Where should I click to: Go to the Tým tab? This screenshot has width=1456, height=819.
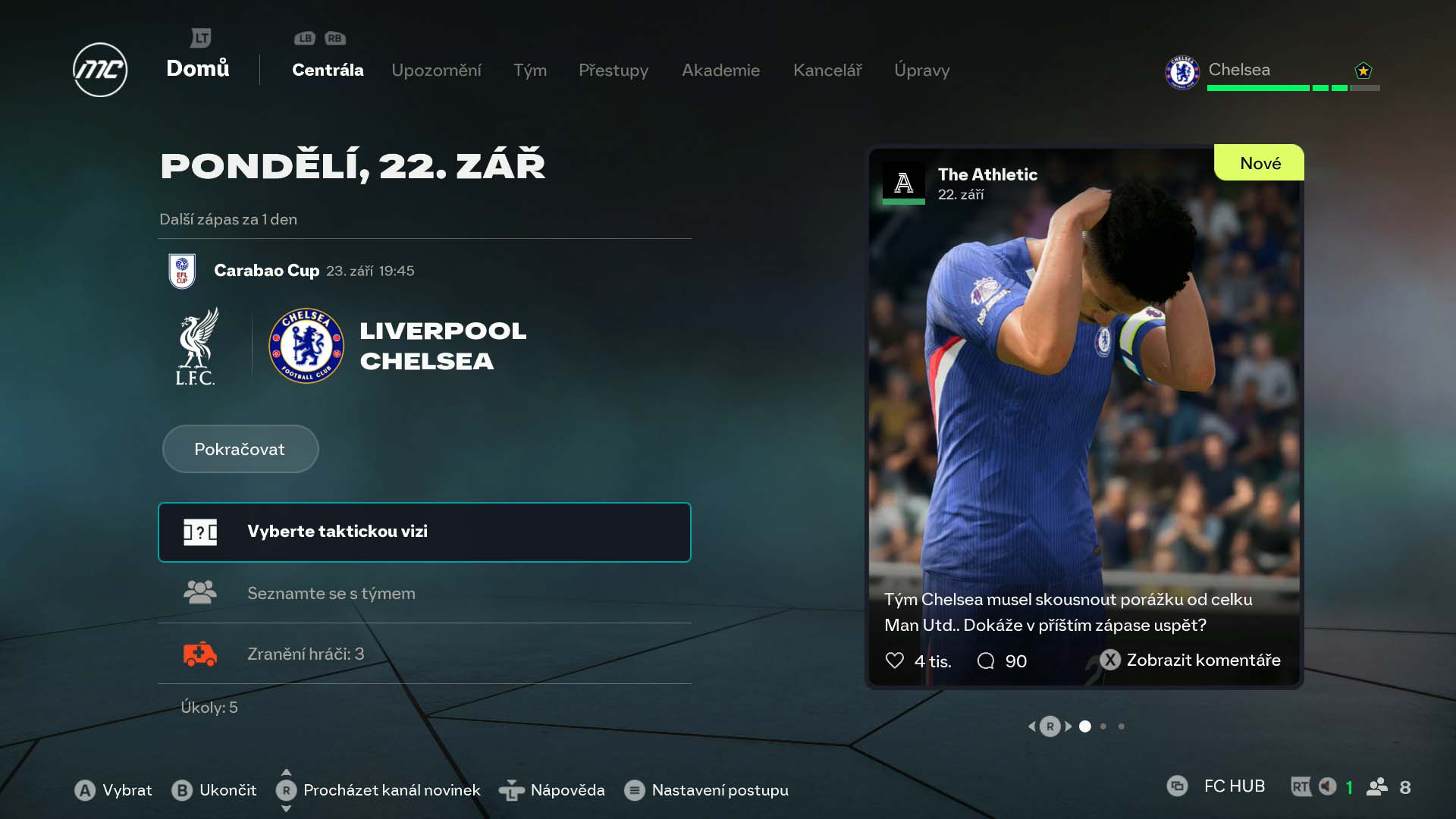[x=529, y=71]
